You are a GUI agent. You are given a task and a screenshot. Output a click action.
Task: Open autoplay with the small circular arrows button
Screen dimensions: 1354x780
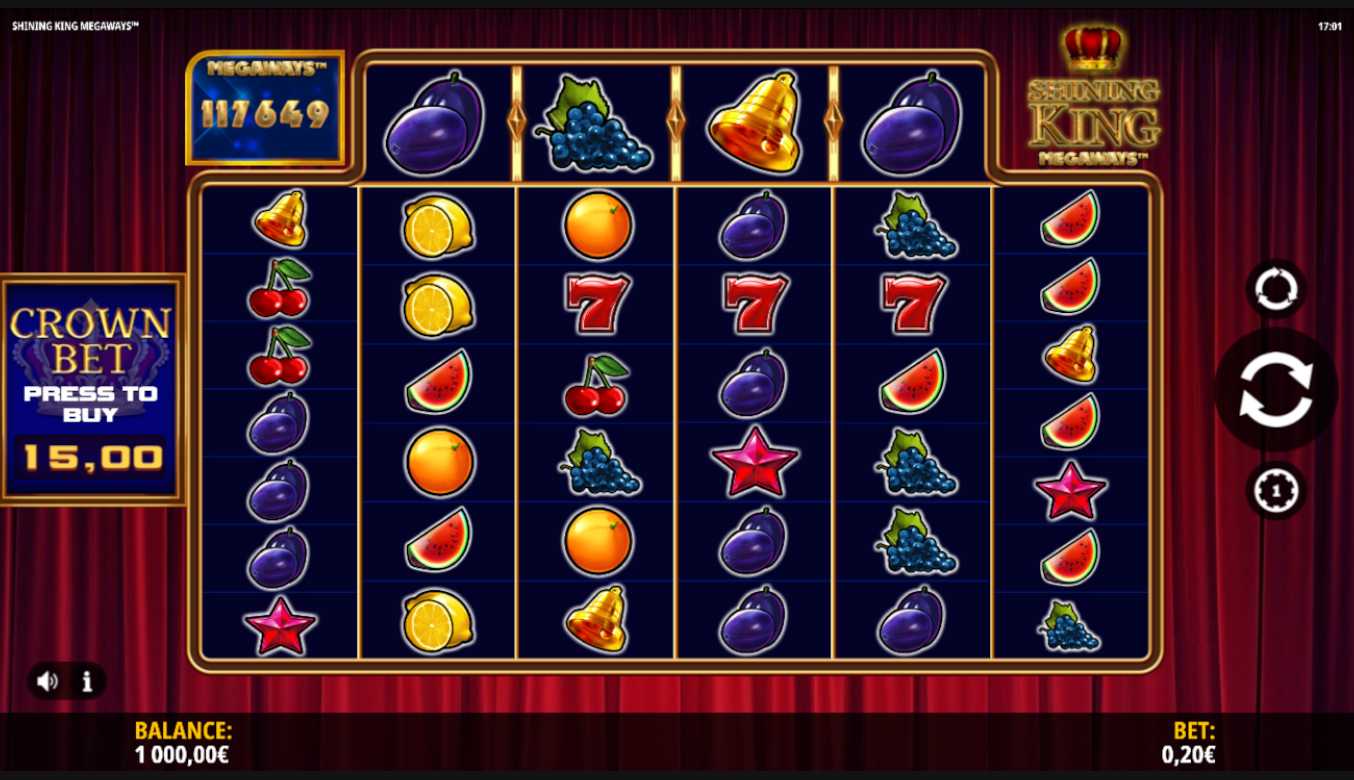pos(1275,289)
